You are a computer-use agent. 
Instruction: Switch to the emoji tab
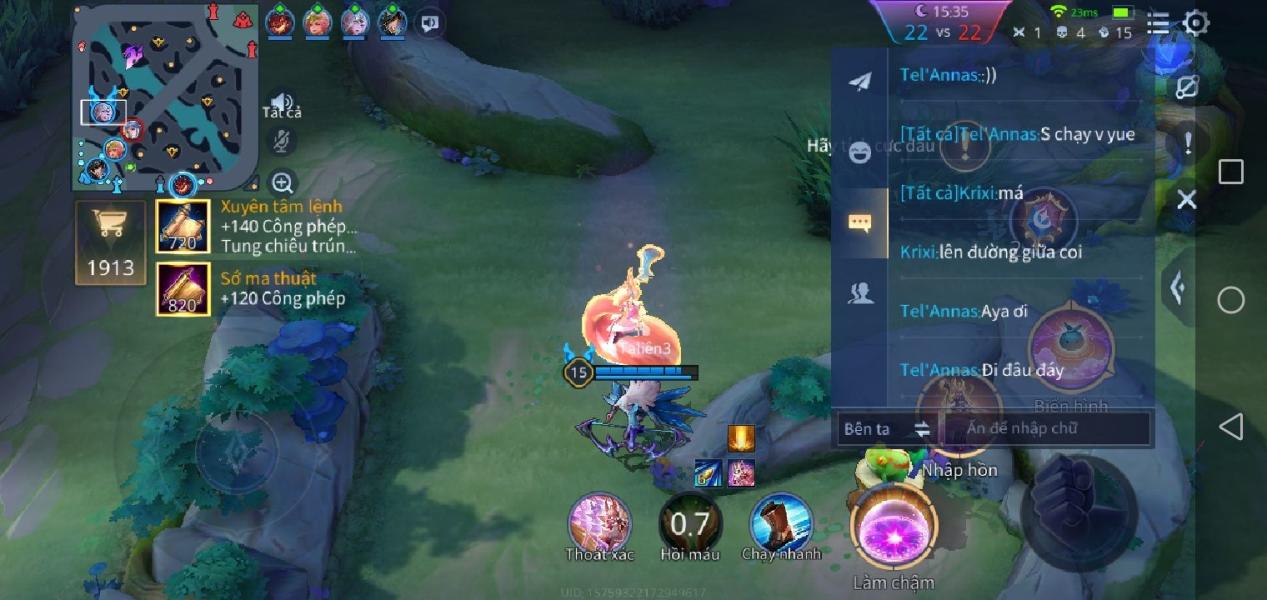point(860,153)
